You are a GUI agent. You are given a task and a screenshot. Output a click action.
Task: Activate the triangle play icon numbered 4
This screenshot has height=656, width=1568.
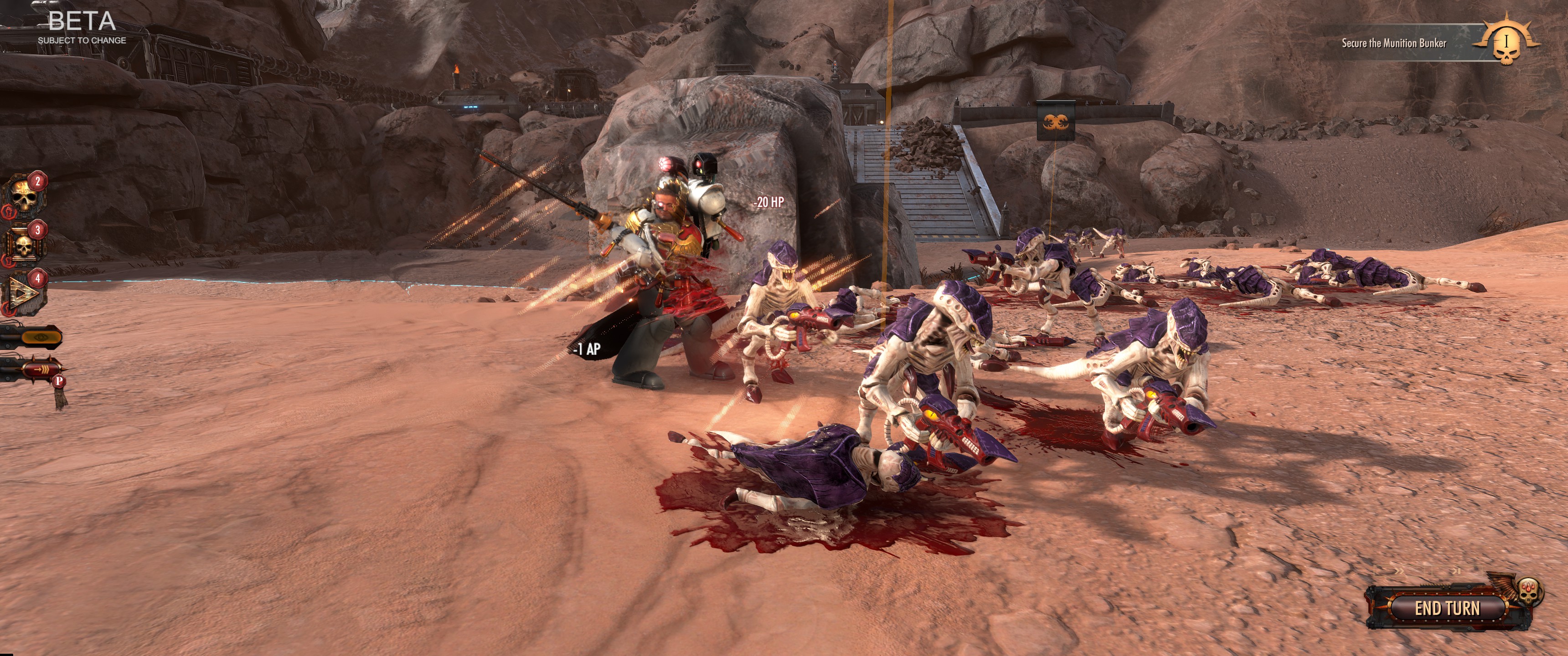(x=24, y=294)
